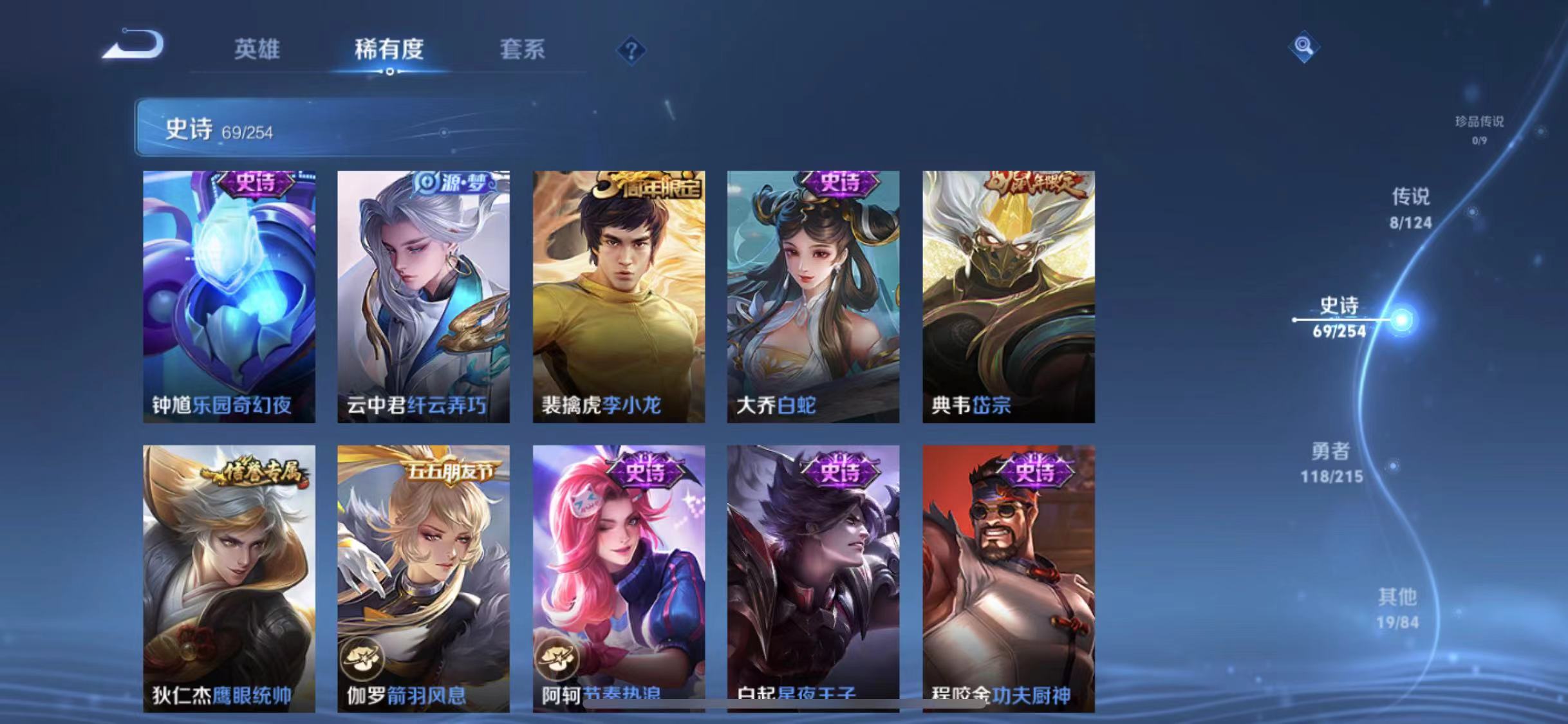Click the question mark help icon
The image size is (1568, 724).
tap(632, 51)
